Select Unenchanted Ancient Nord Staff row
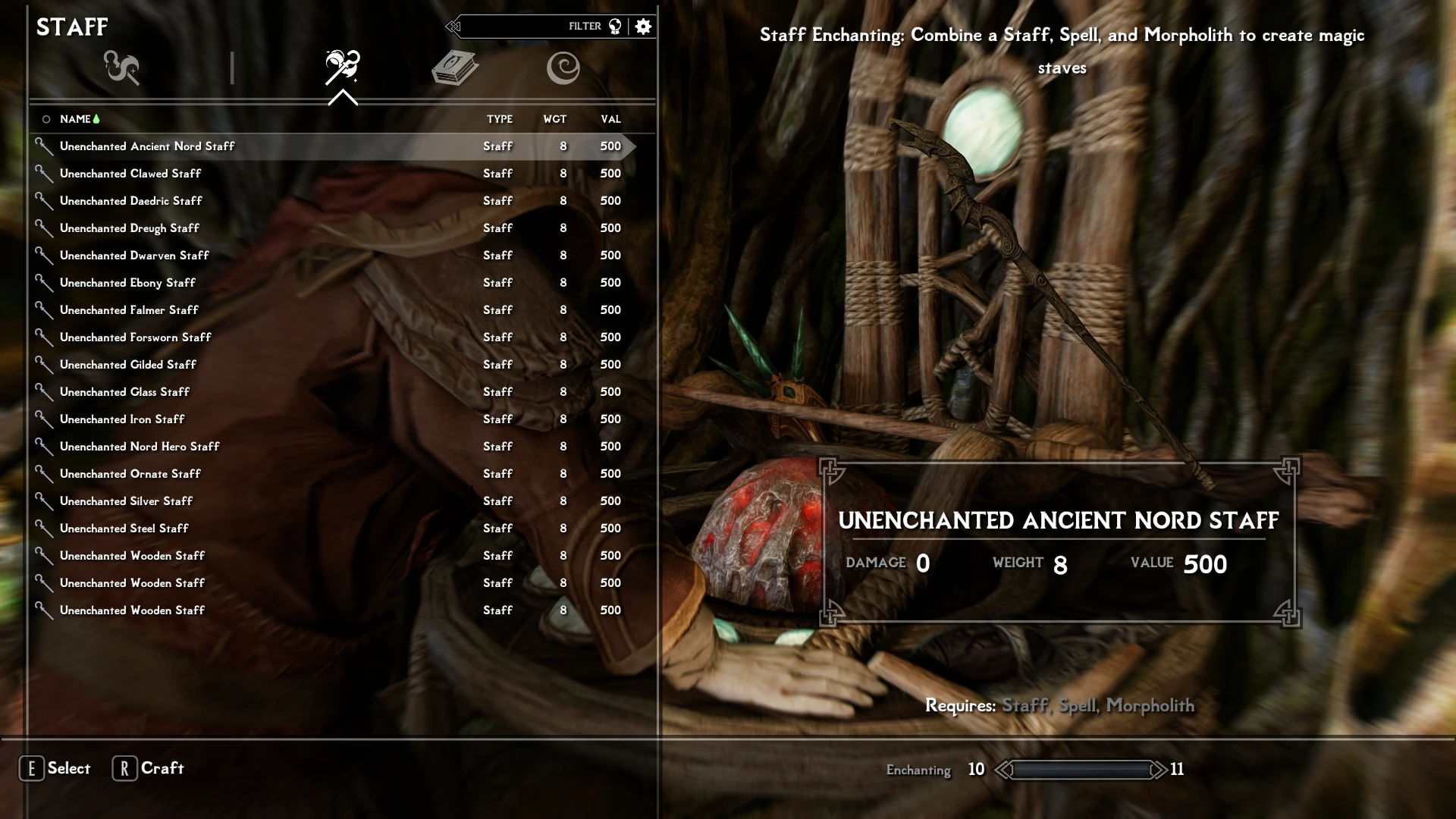Image resolution: width=1456 pixels, height=819 pixels. coord(147,146)
